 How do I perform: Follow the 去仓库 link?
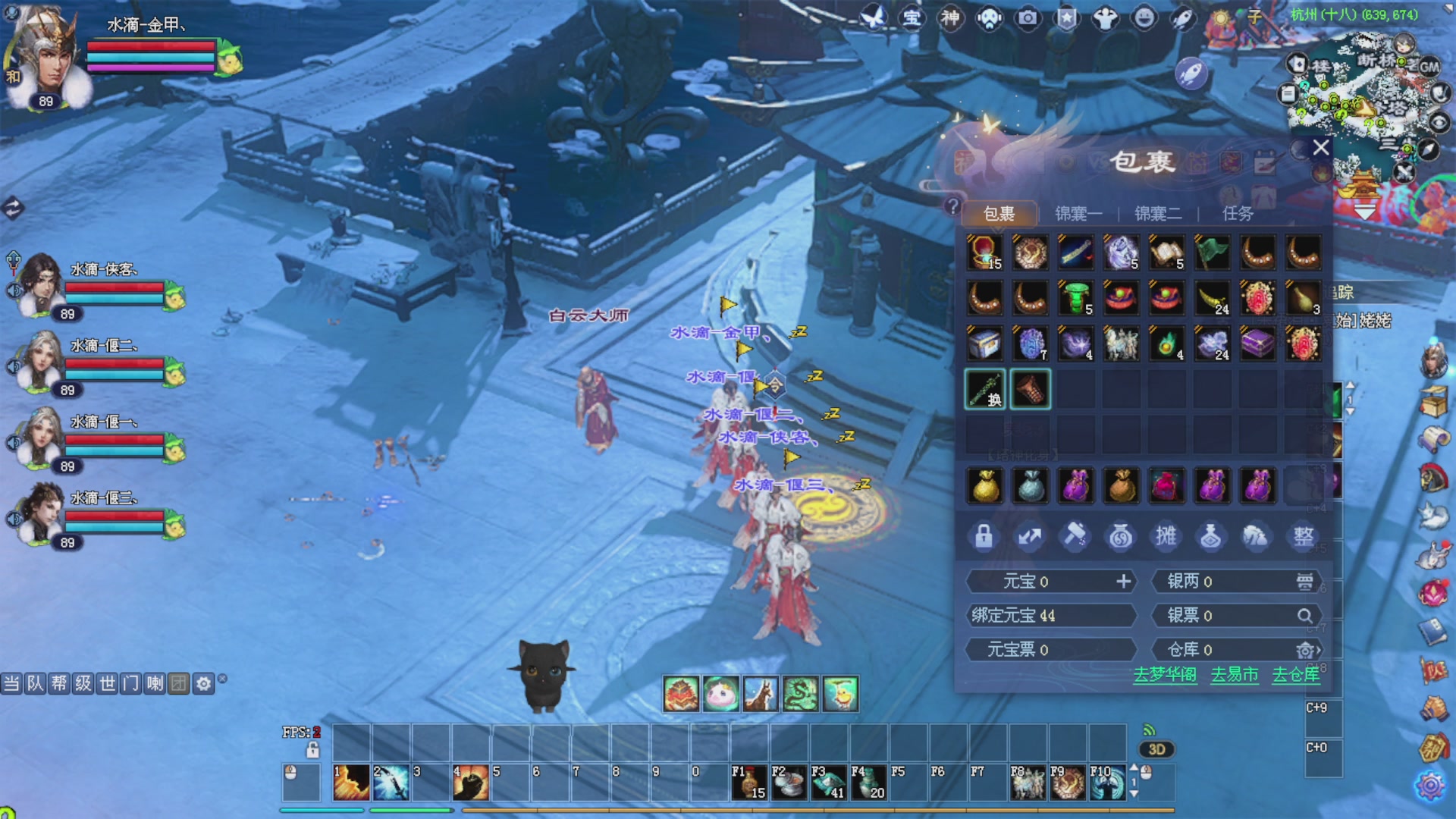click(x=1295, y=674)
